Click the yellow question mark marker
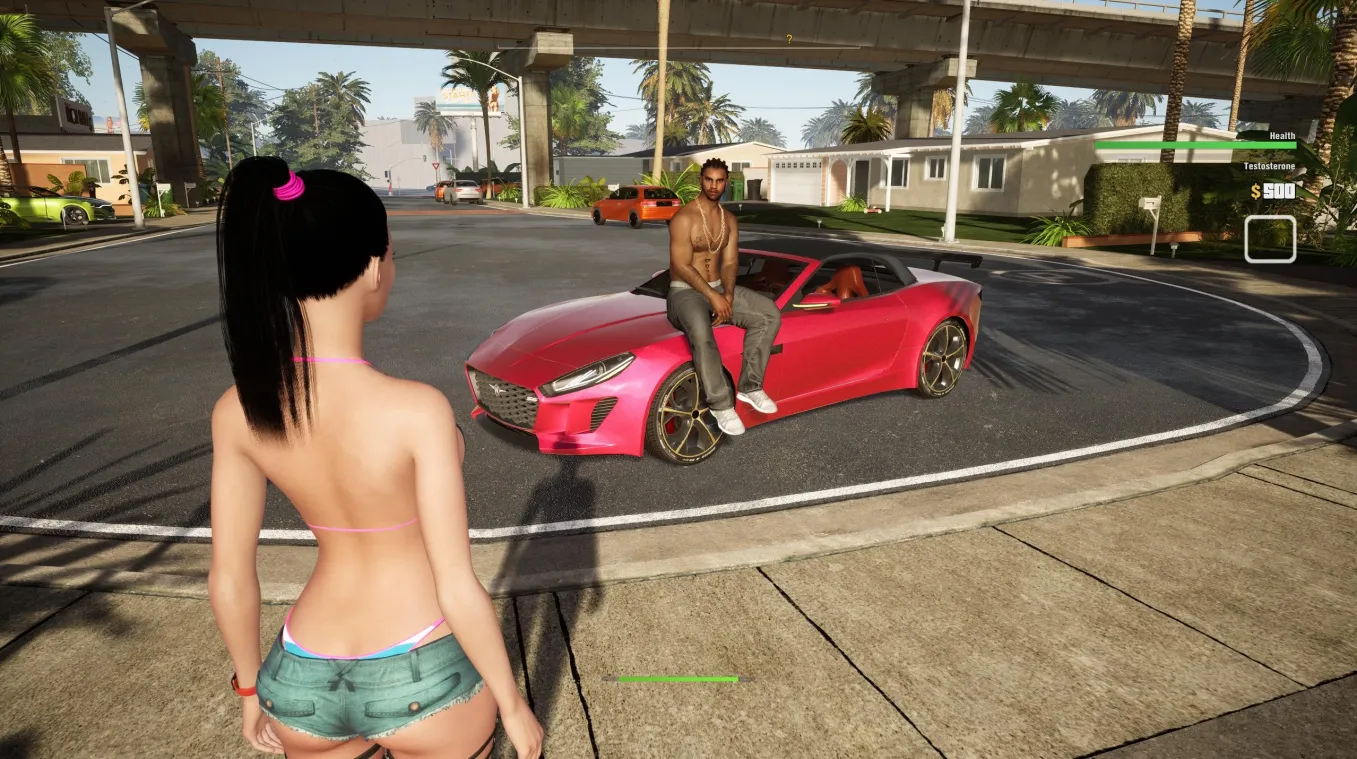The image size is (1357, 759). [x=789, y=40]
